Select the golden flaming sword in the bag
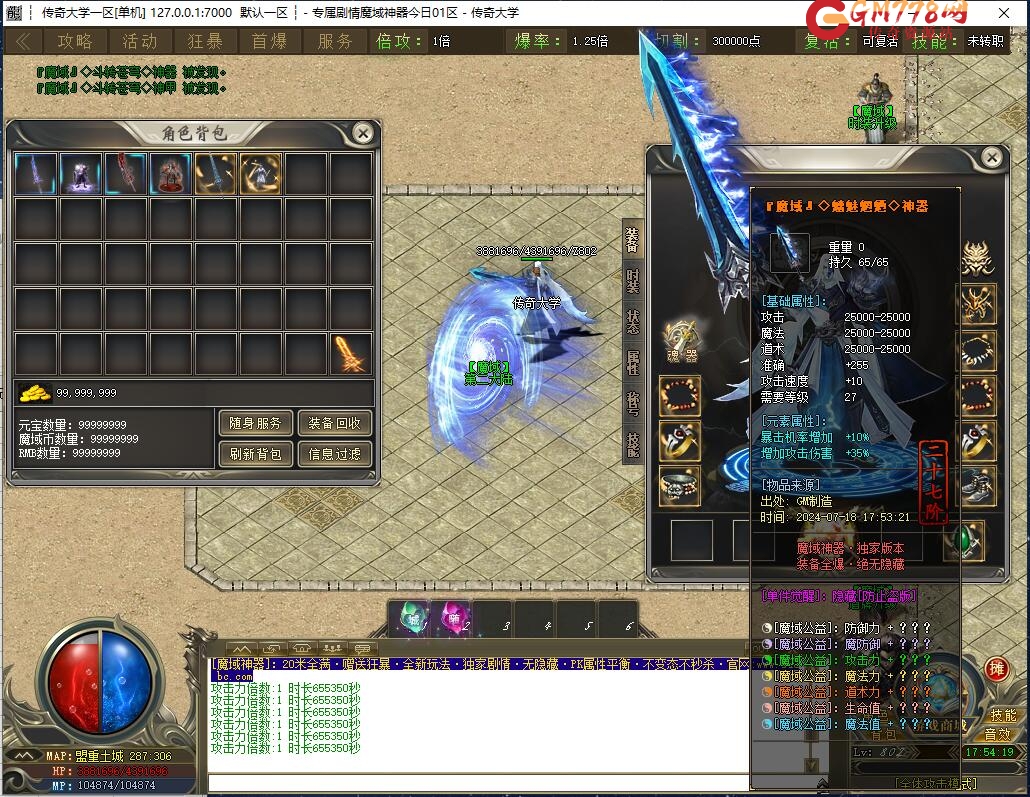The image size is (1030, 797). [x=351, y=354]
